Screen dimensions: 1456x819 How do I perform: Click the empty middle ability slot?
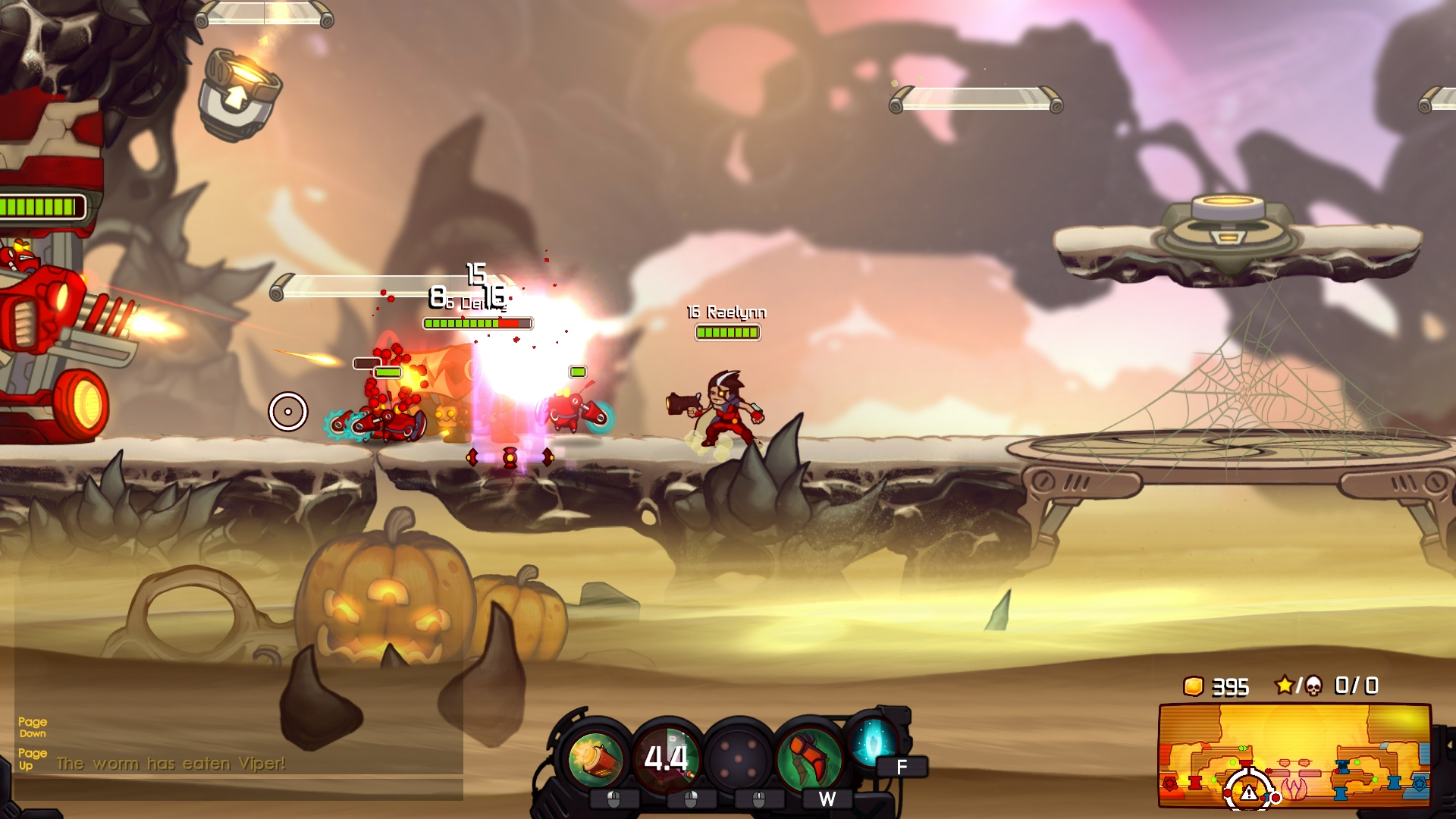click(x=739, y=757)
